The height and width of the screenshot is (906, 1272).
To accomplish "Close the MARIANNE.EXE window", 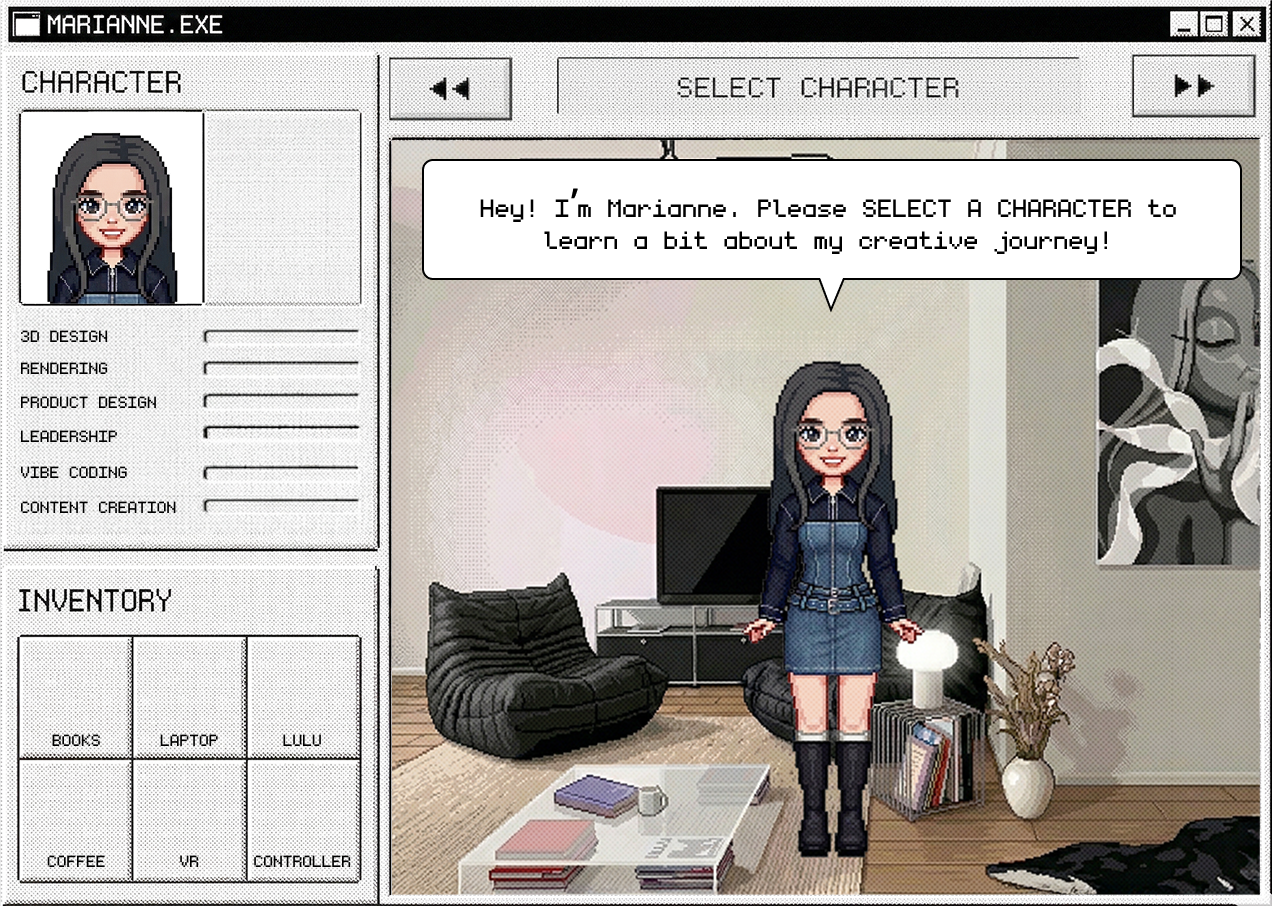I will pyautogui.click(x=1245, y=25).
